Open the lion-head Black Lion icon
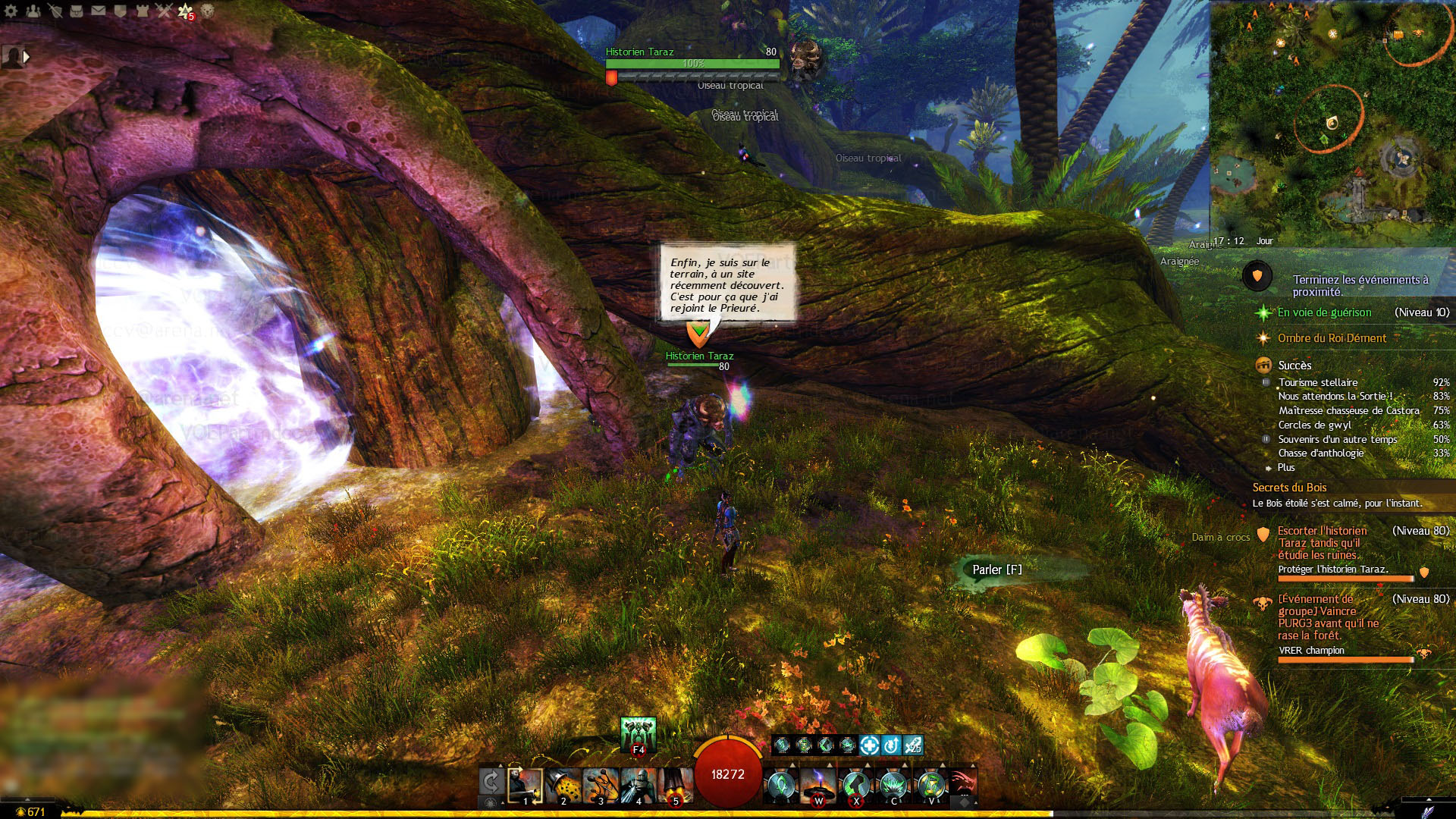The image size is (1456, 819). pyautogui.click(x=207, y=11)
